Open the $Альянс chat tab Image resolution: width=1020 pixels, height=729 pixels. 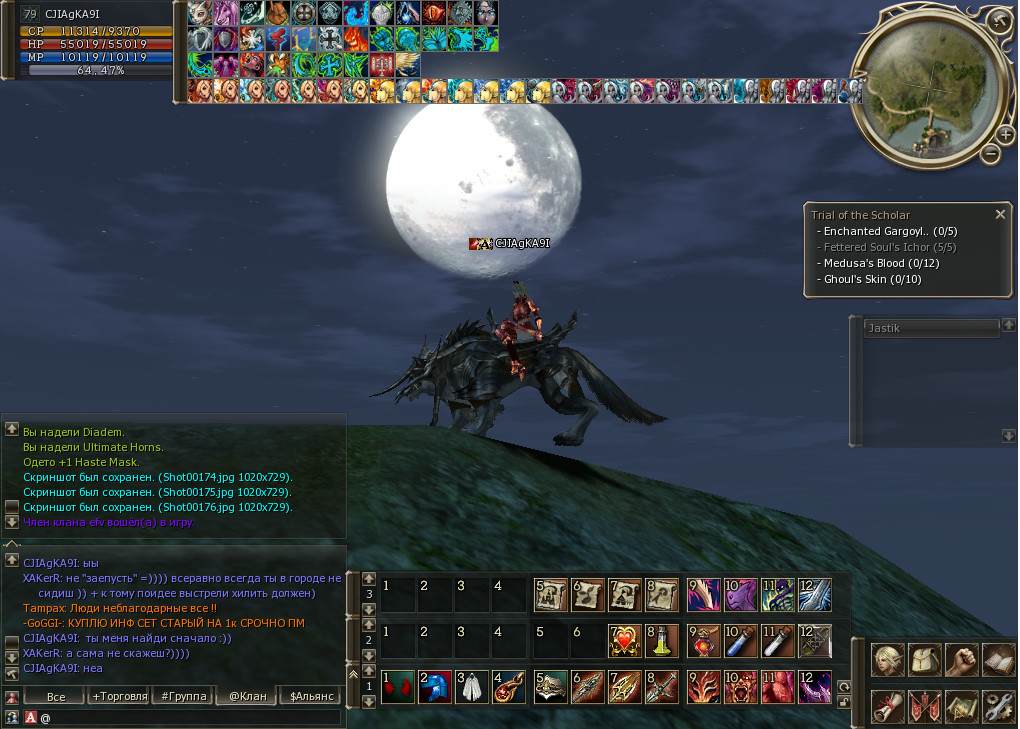[310, 696]
